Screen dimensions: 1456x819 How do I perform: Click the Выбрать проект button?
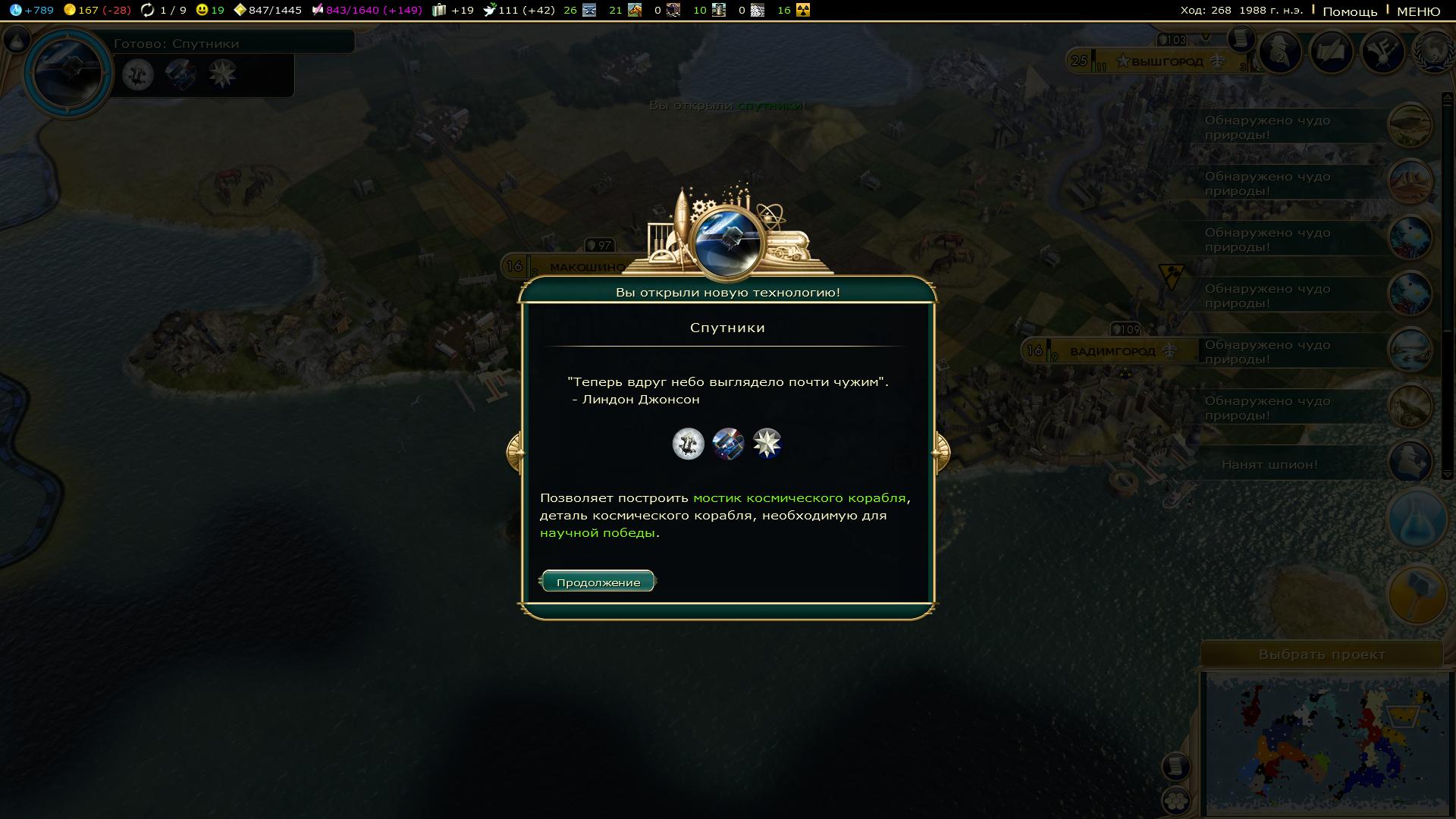(1321, 654)
